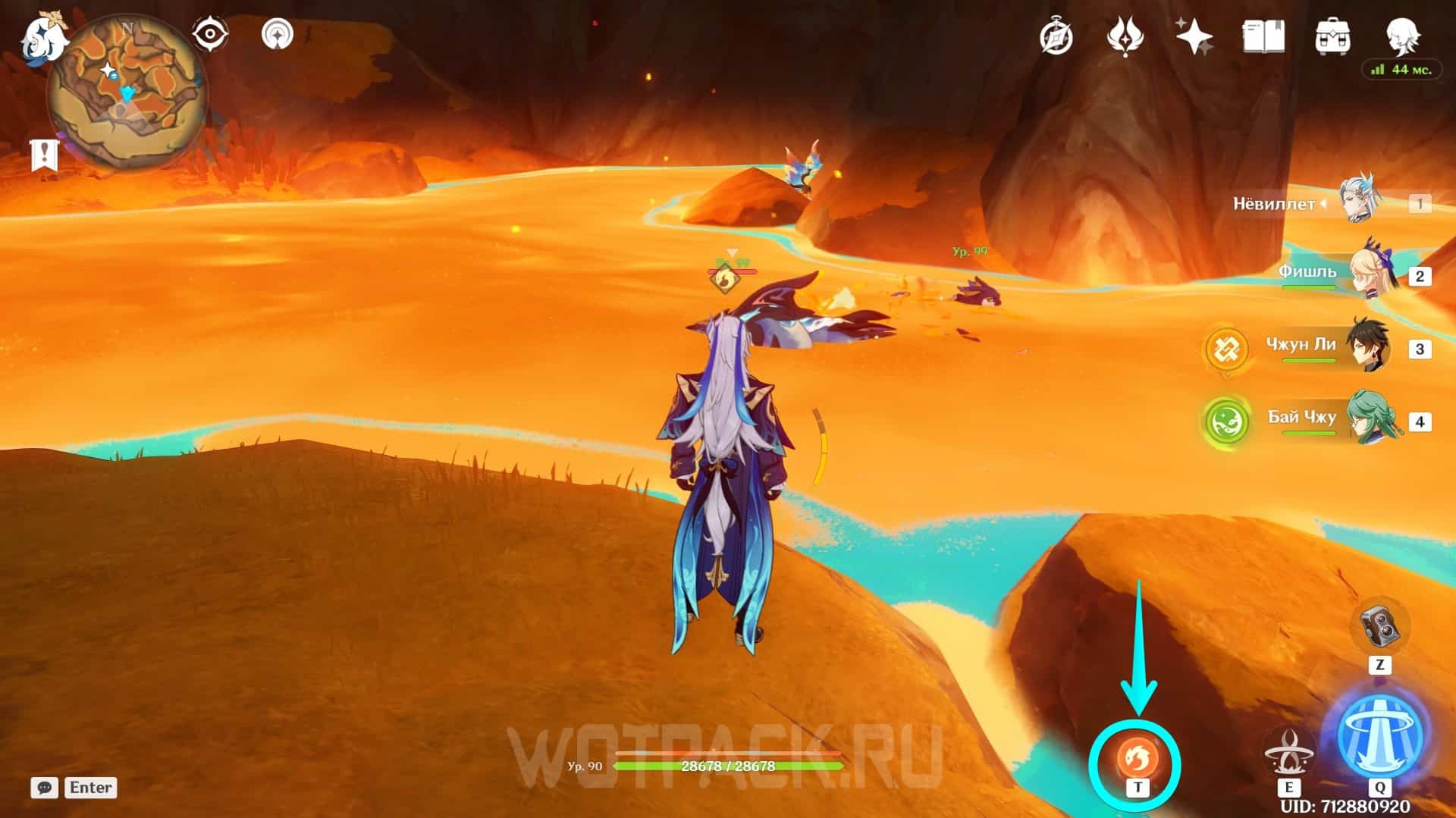
Task: Use the camera gadget icon
Action: (x=1379, y=626)
